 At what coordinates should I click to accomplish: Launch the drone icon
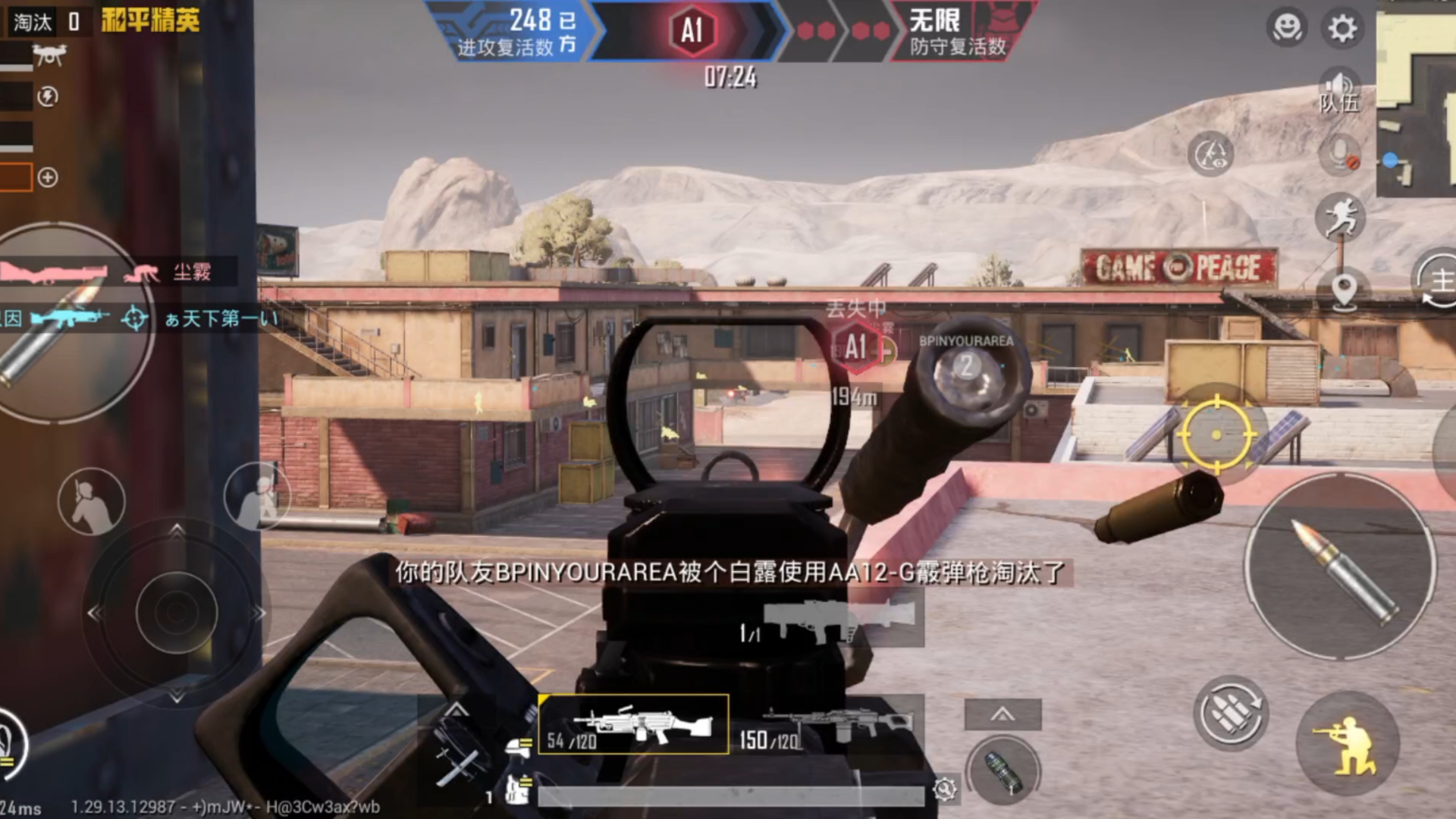click(49, 55)
